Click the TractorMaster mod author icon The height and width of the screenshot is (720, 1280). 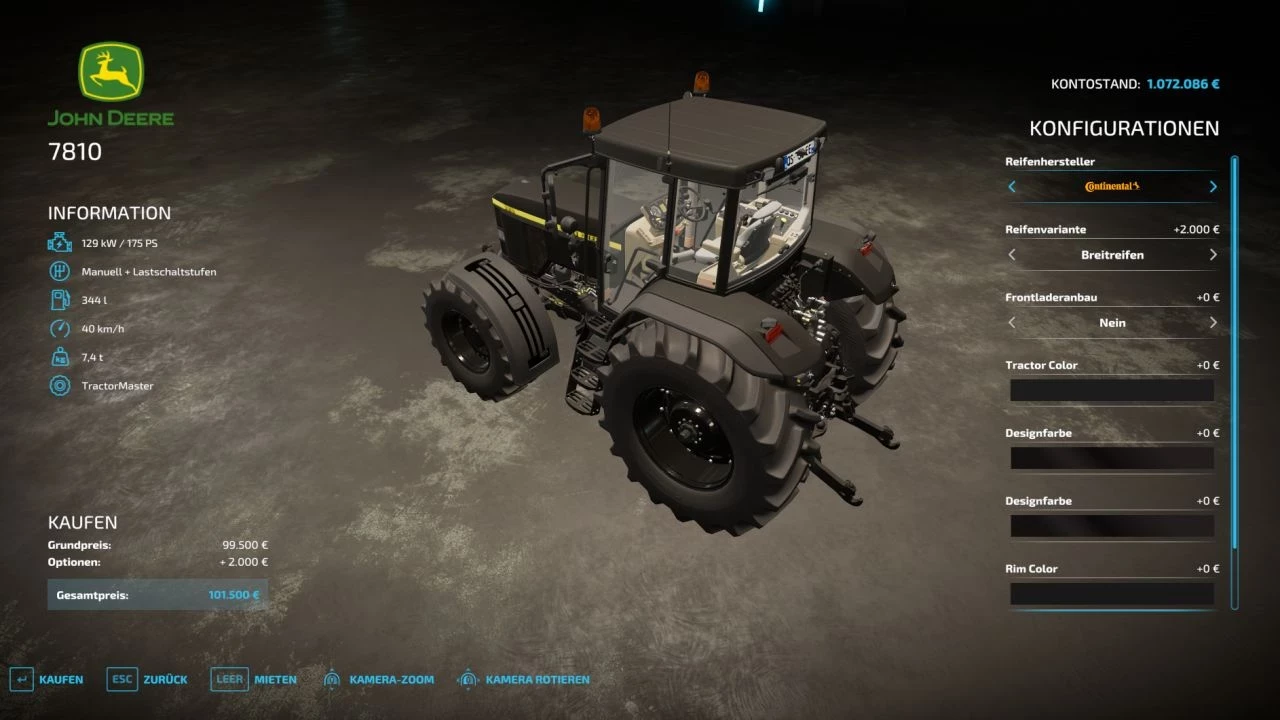(x=60, y=385)
